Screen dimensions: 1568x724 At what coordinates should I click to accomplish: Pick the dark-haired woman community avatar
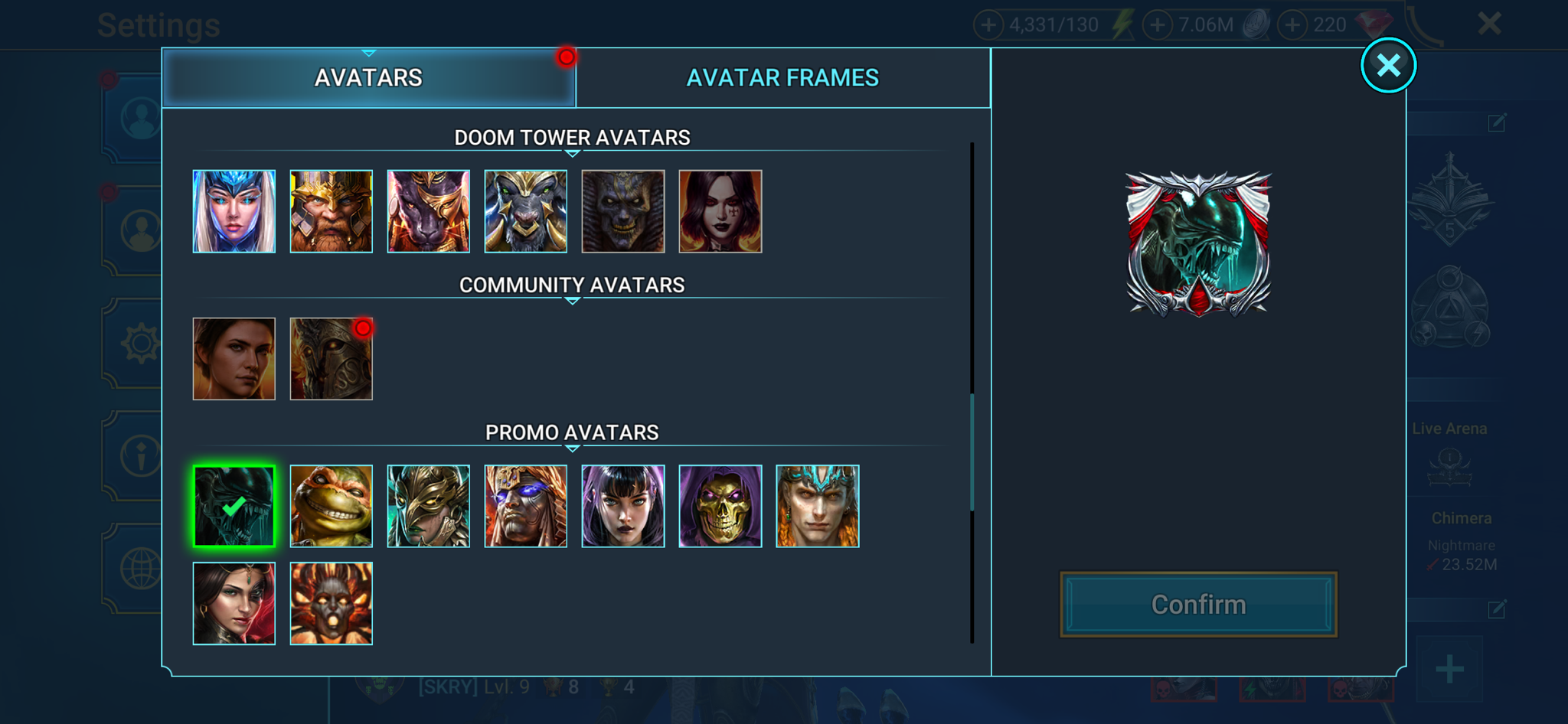(x=234, y=359)
